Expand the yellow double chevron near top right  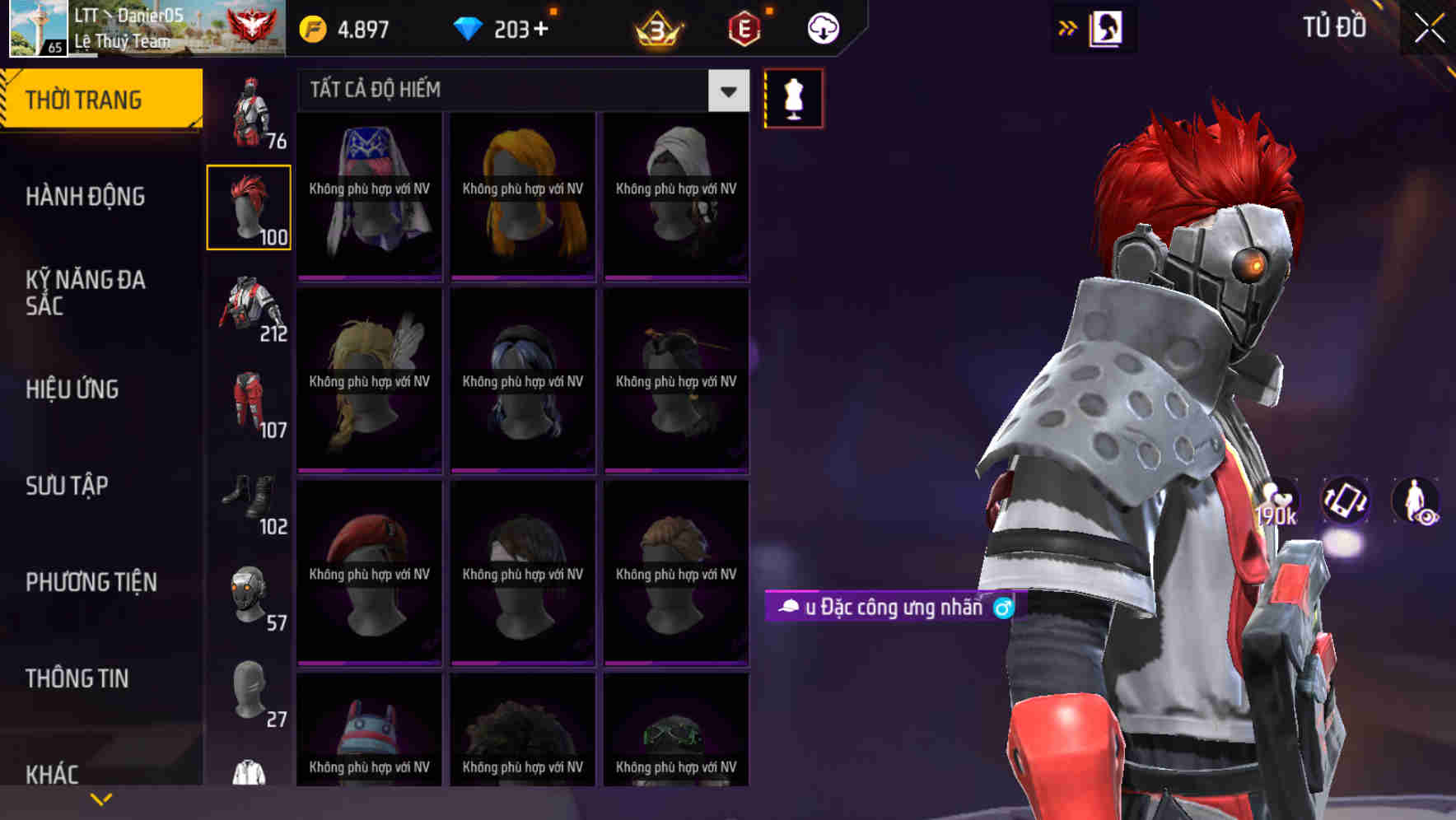click(x=1068, y=27)
